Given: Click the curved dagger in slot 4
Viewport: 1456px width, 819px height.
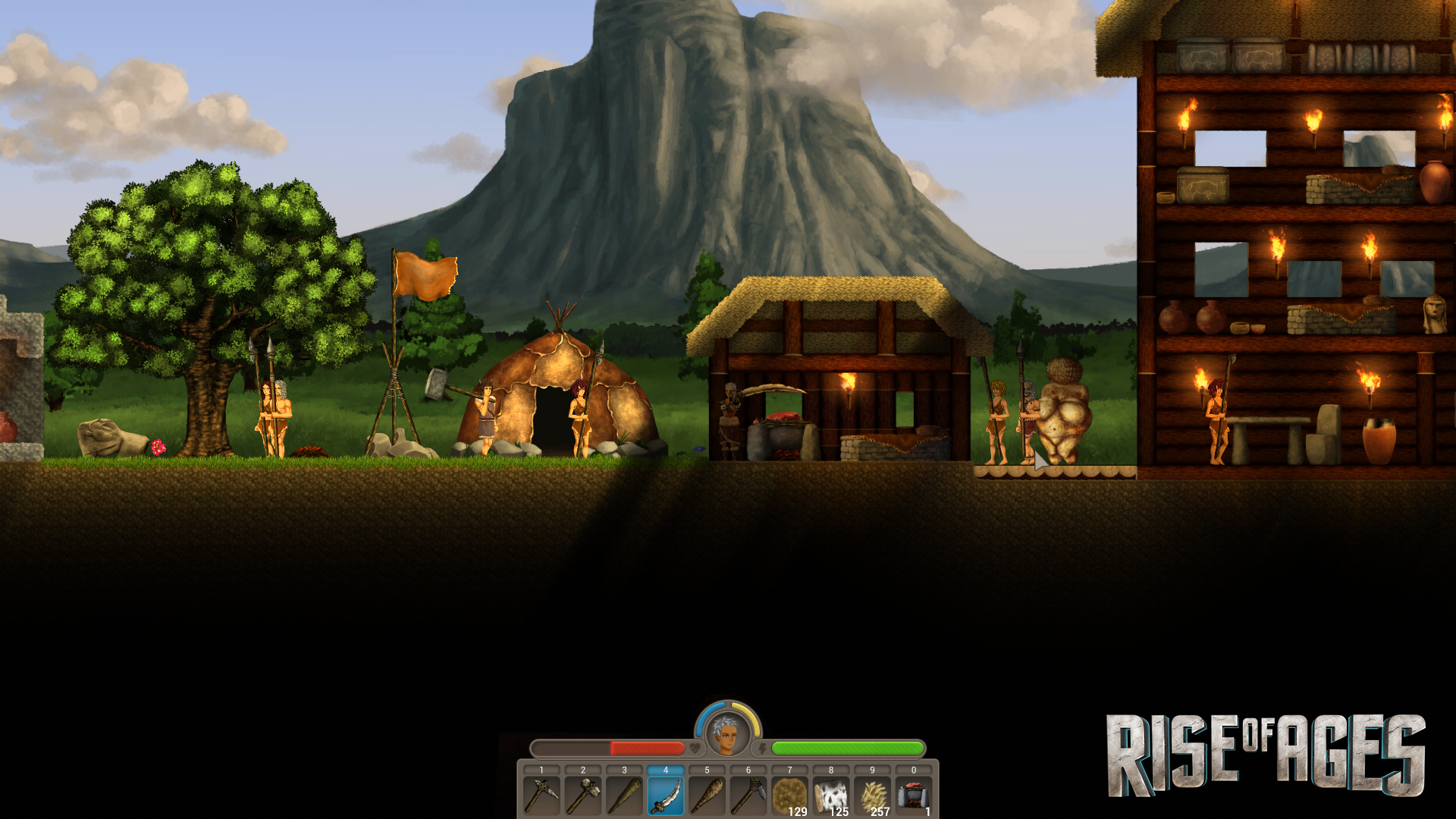Looking at the screenshot, I should 667,796.
